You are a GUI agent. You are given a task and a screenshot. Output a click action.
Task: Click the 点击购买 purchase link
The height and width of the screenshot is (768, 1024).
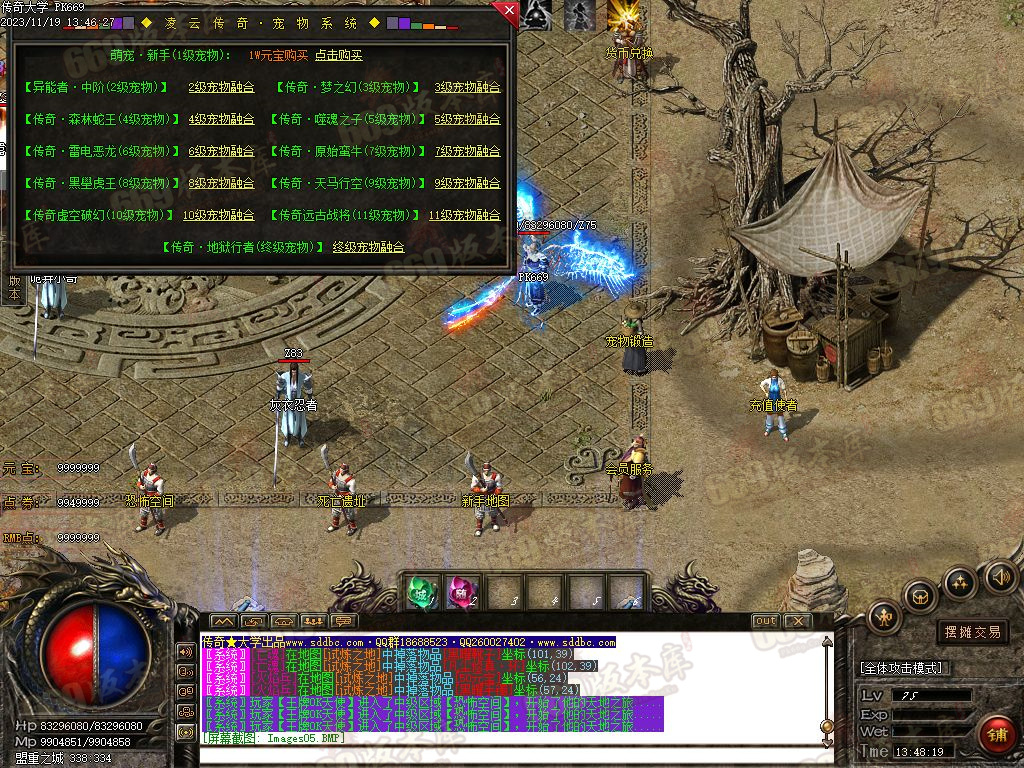[338, 56]
